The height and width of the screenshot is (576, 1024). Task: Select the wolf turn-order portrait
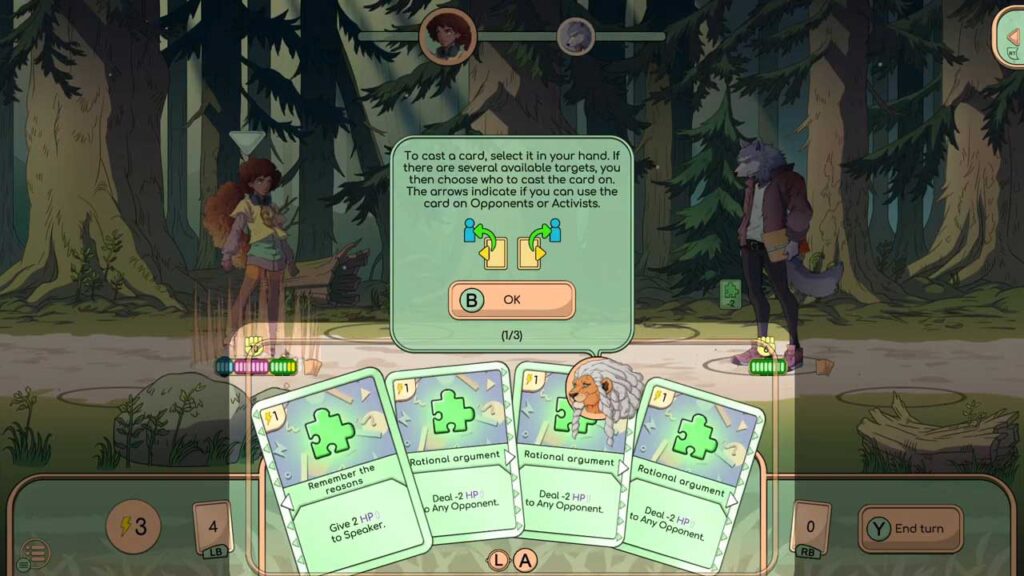tap(575, 37)
